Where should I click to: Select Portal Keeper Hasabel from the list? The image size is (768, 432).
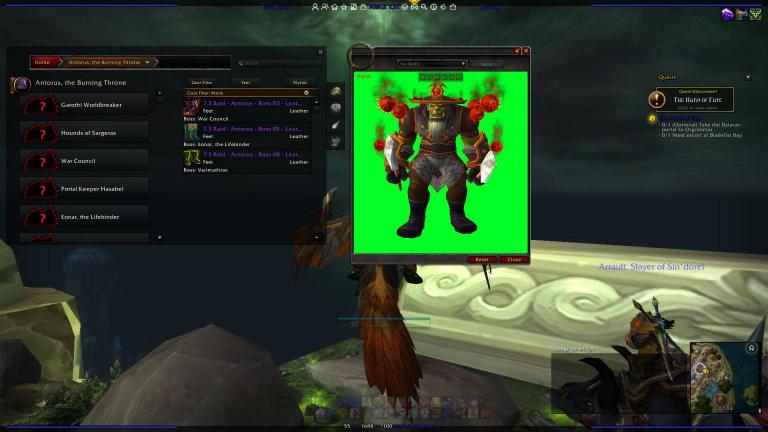pos(84,187)
